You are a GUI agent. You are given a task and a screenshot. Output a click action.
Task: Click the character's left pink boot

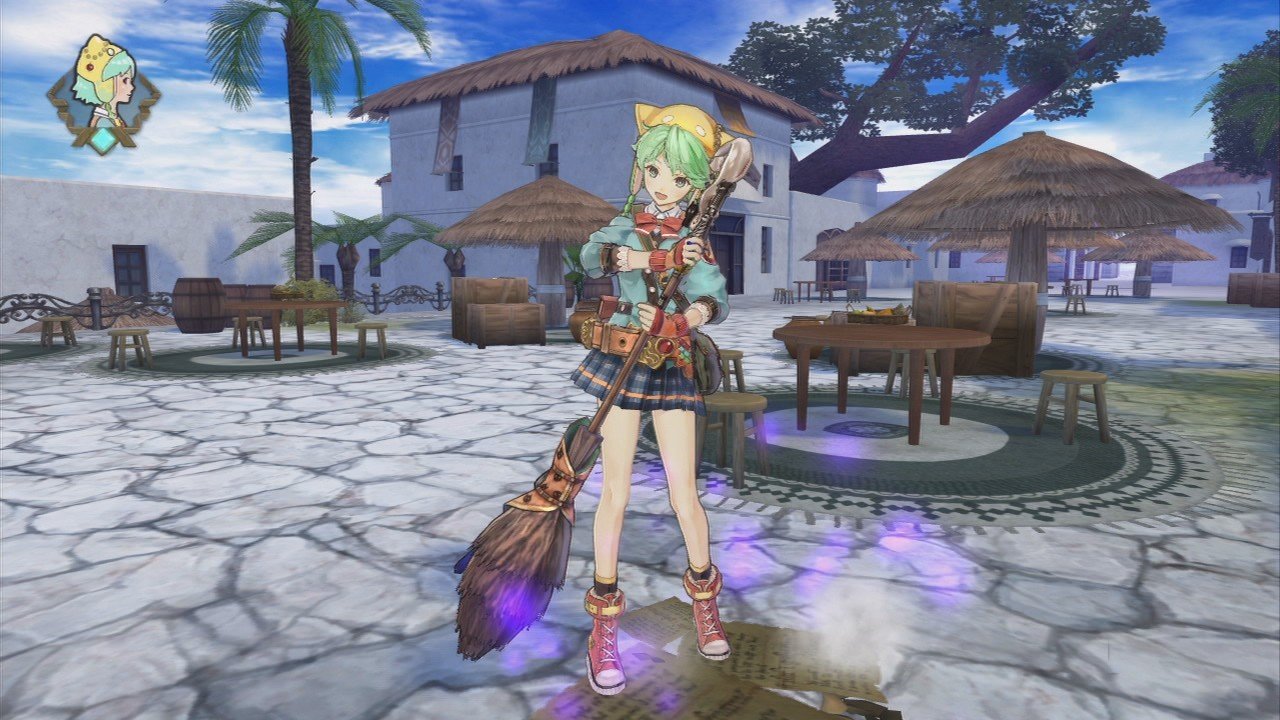pyautogui.click(x=704, y=620)
